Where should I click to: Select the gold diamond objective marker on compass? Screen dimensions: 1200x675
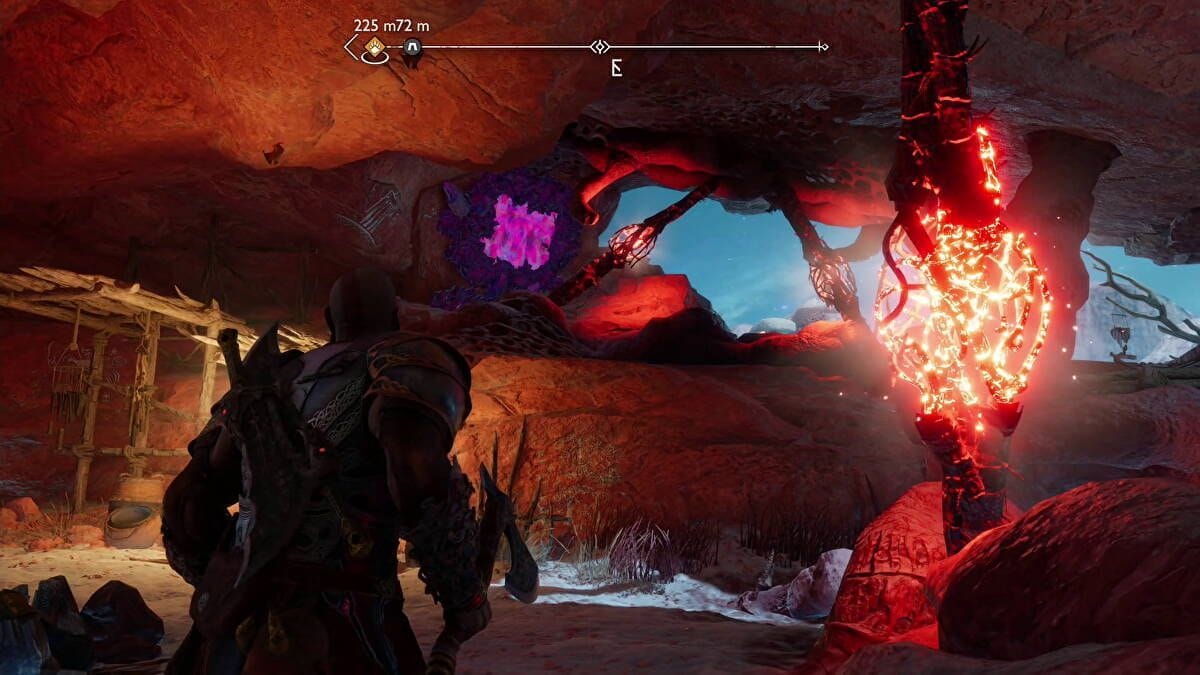click(x=375, y=46)
